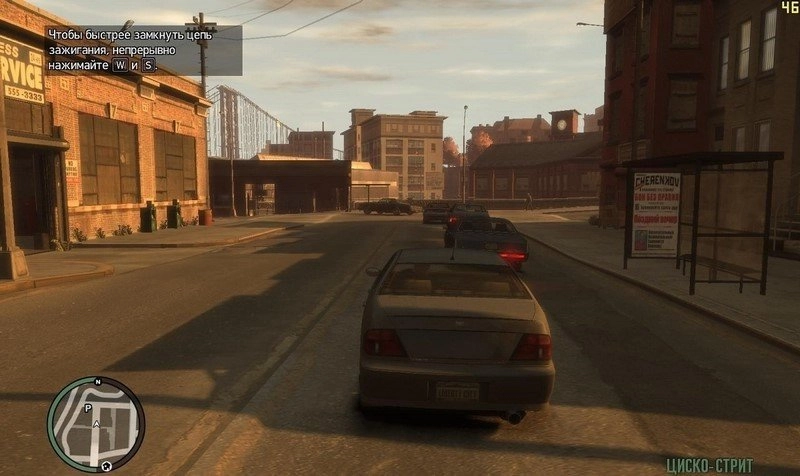The height and width of the screenshot is (476, 800).
Task: Click the circular radar minimap
Action: click(96, 425)
